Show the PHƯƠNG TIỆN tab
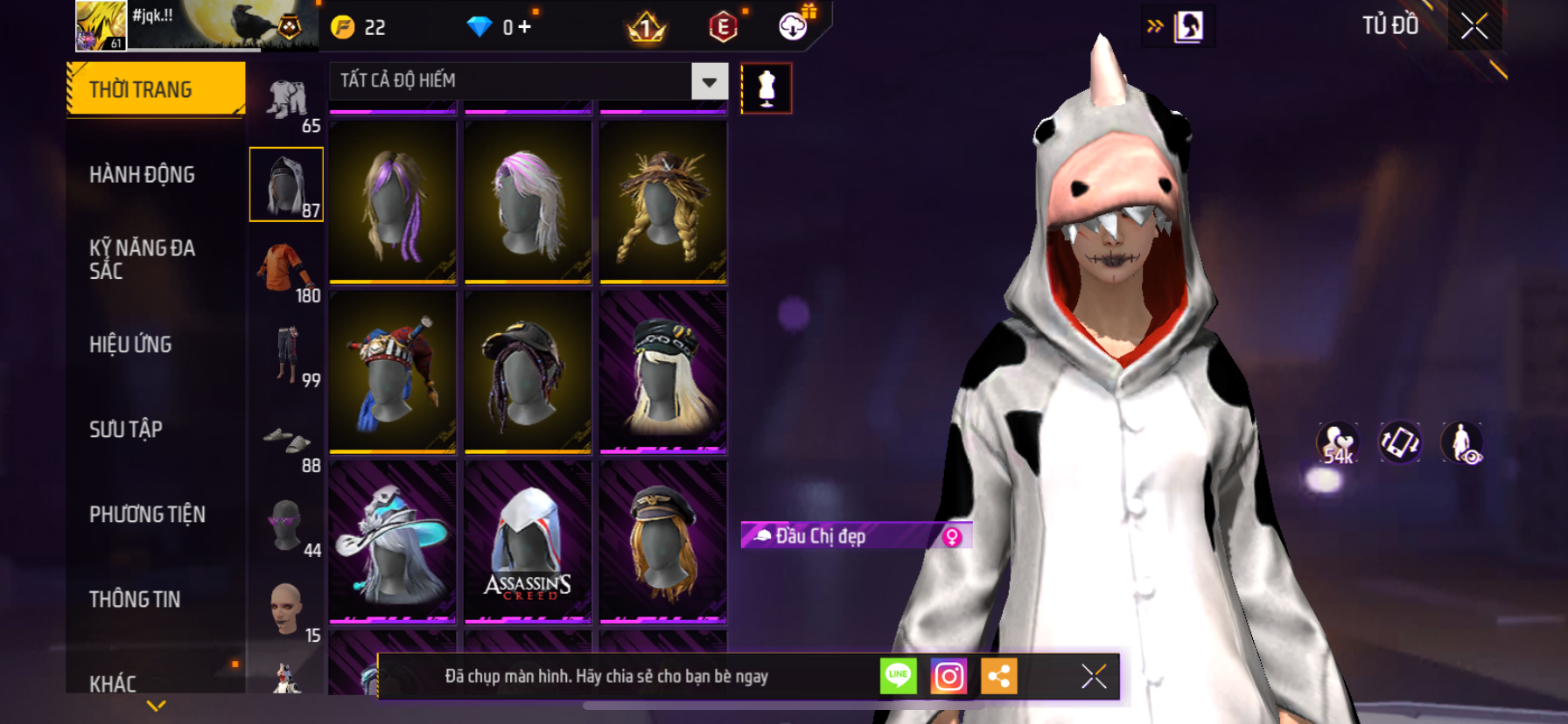The height and width of the screenshot is (724, 1568). pyautogui.click(x=147, y=514)
